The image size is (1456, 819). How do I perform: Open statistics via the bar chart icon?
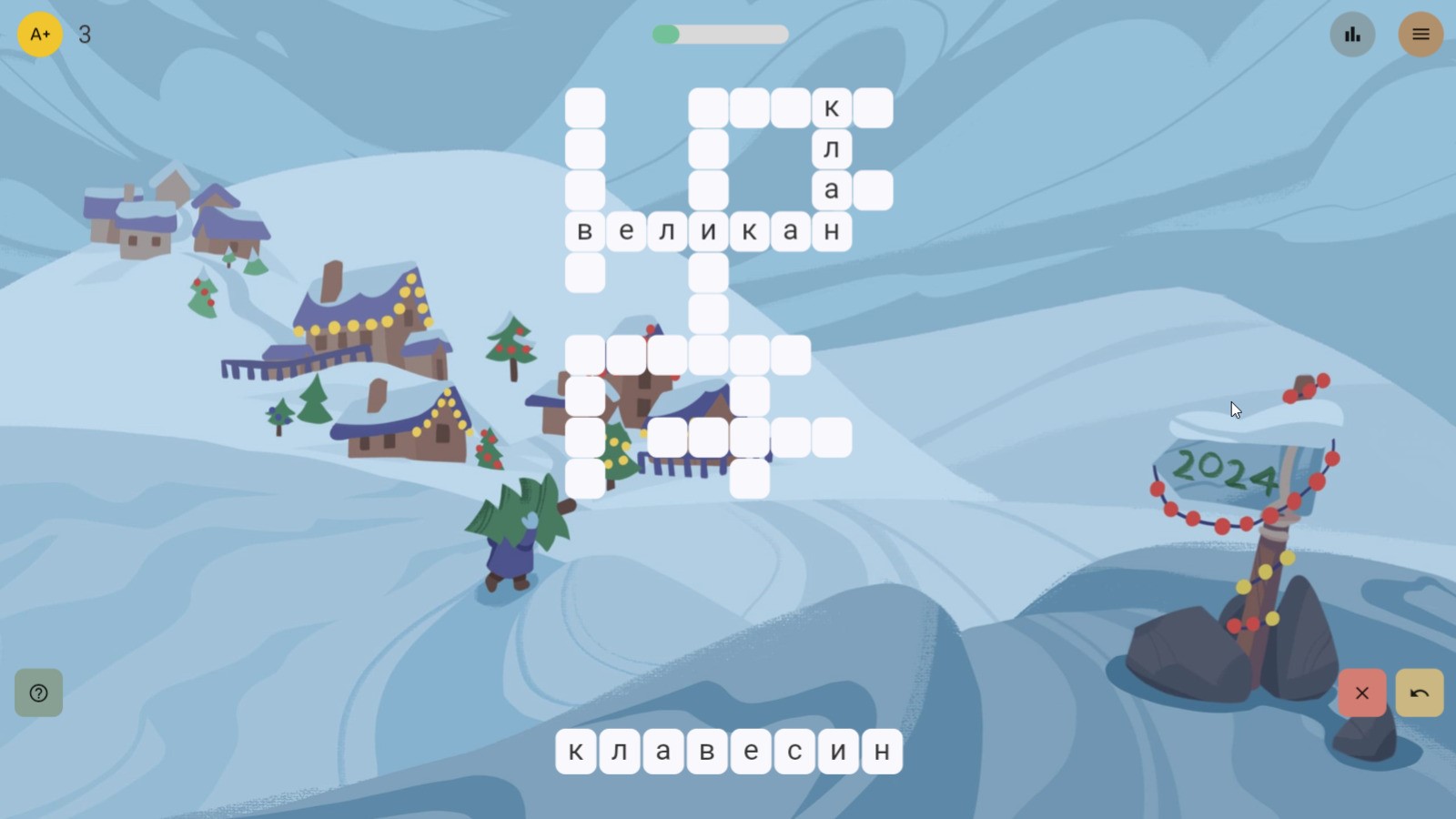1352,35
